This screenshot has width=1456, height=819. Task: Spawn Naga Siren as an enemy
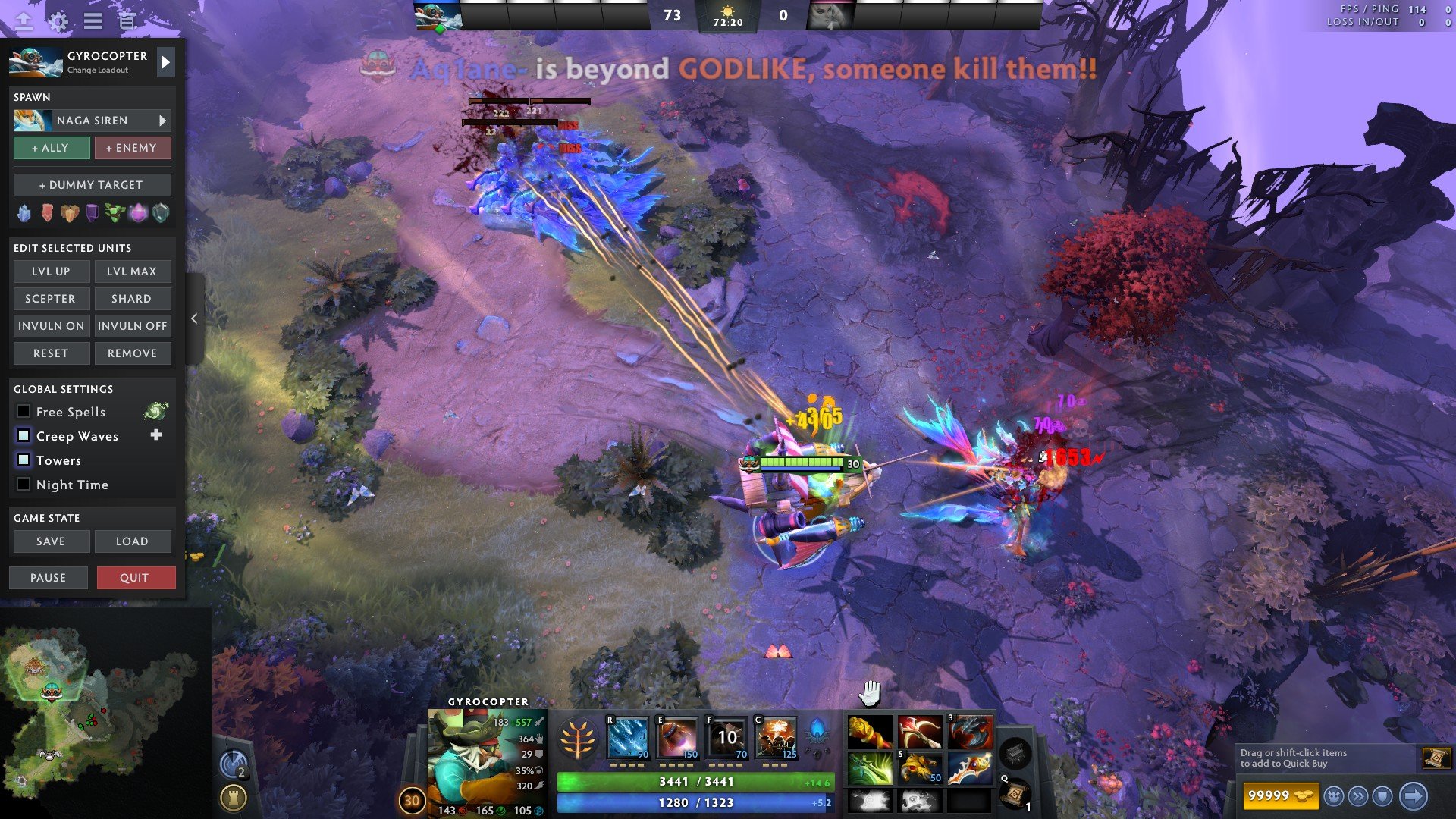(x=132, y=148)
